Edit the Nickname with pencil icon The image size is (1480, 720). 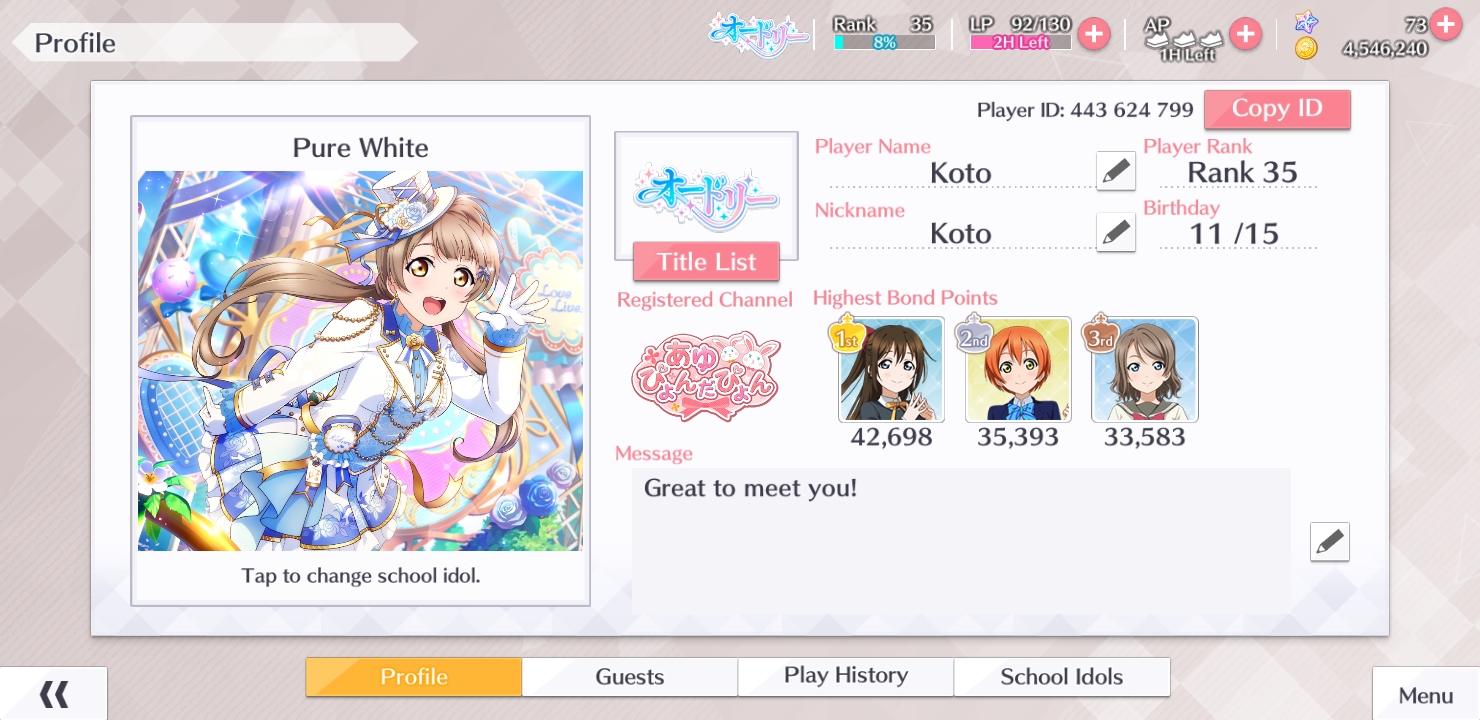[x=1115, y=232]
